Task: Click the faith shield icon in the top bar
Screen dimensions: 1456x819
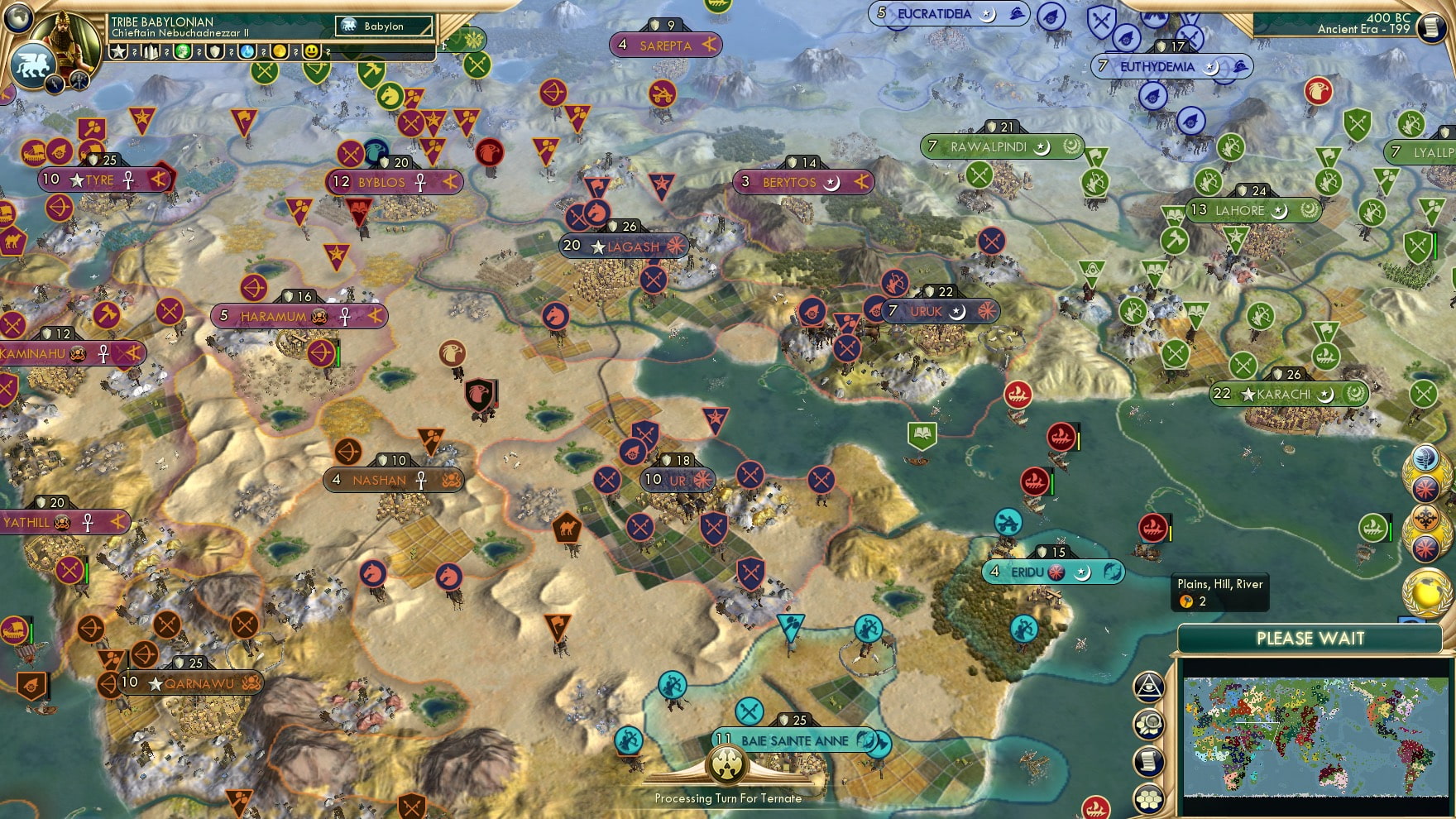Action: (x=213, y=51)
